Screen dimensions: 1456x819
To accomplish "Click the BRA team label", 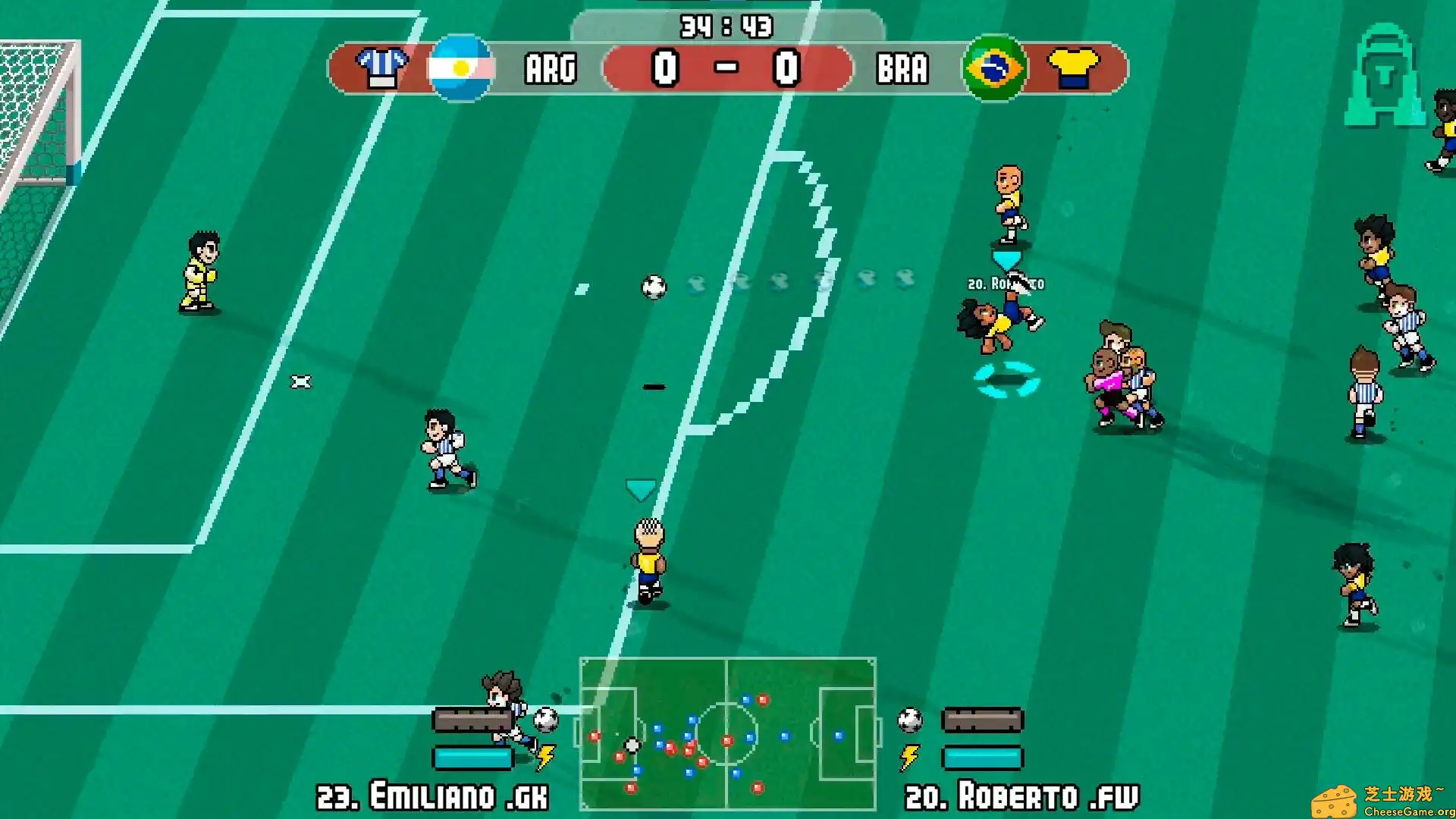I will (x=903, y=69).
